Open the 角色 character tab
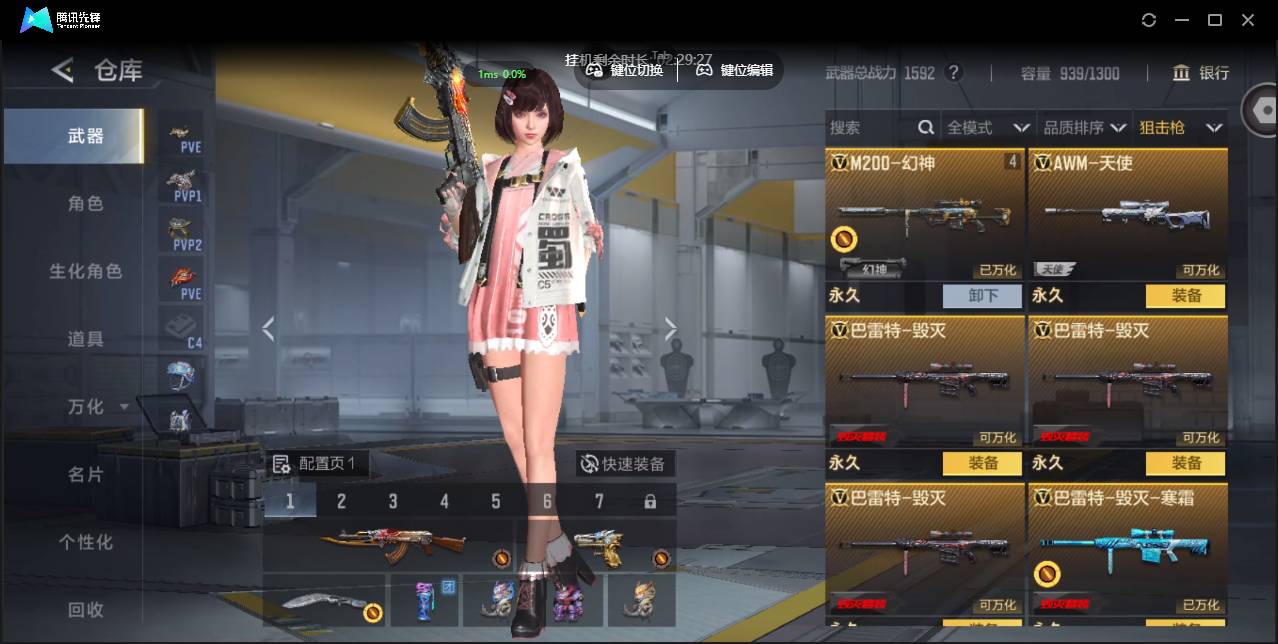Viewport: 1278px width, 644px height. (85, 203)
